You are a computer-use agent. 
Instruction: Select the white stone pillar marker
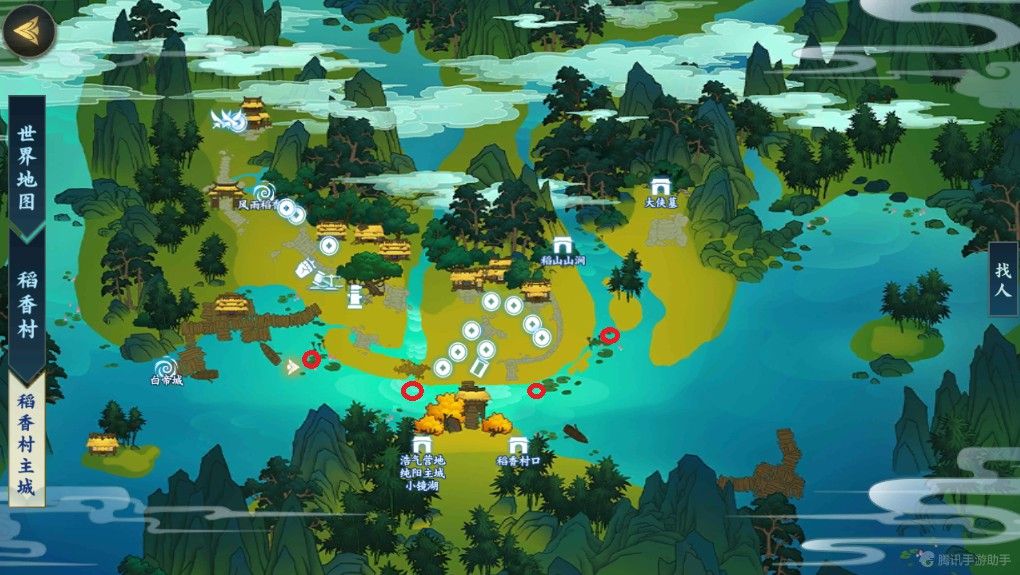[354, 296]
